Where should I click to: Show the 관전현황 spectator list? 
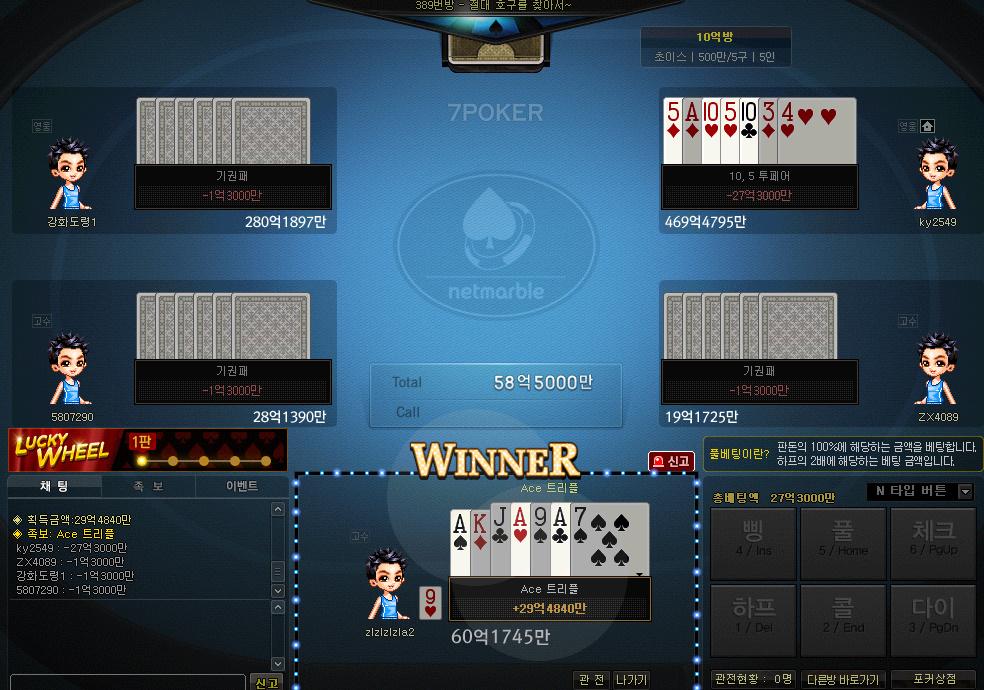click(753, 680)
